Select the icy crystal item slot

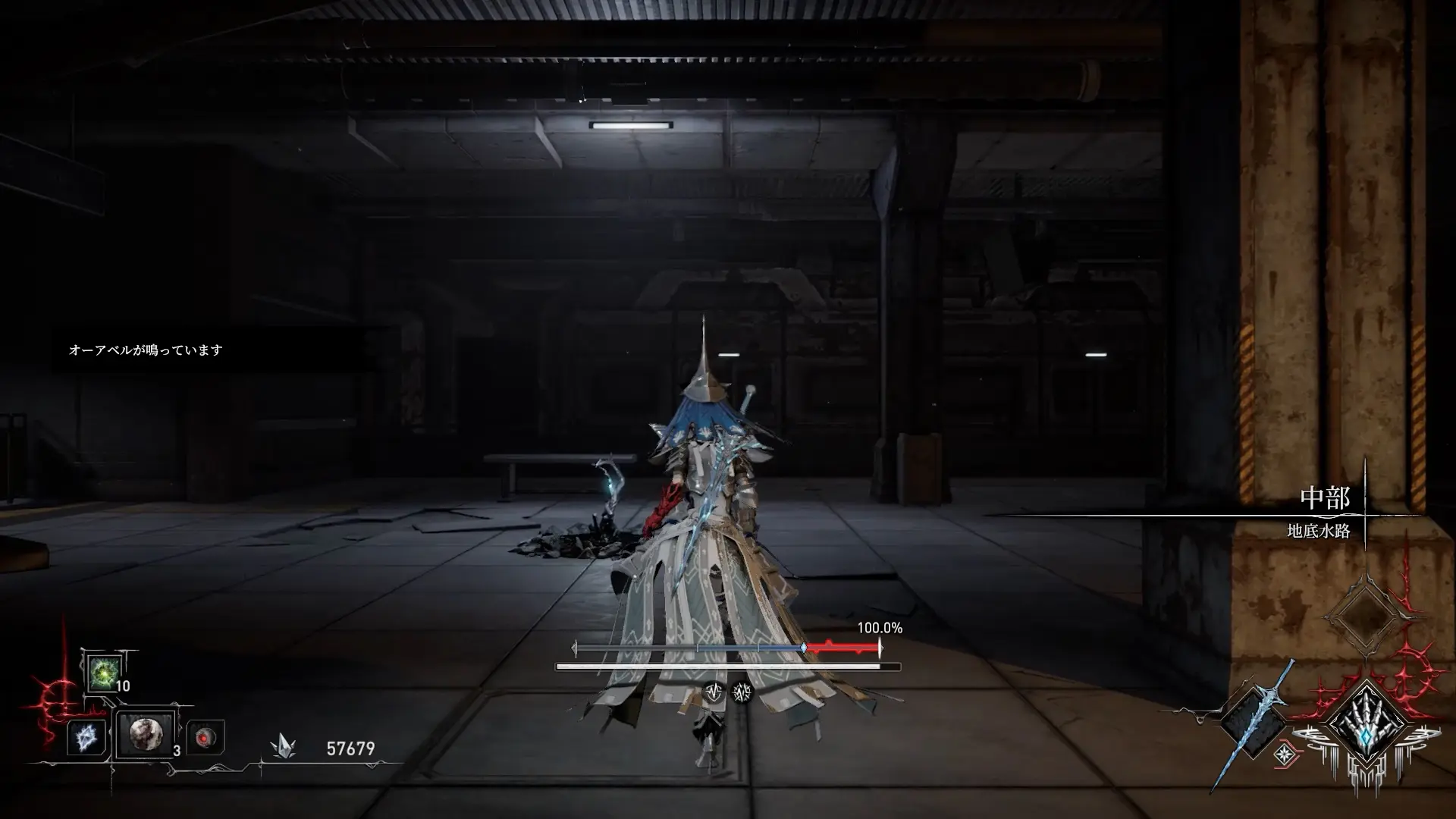[85, 737]
